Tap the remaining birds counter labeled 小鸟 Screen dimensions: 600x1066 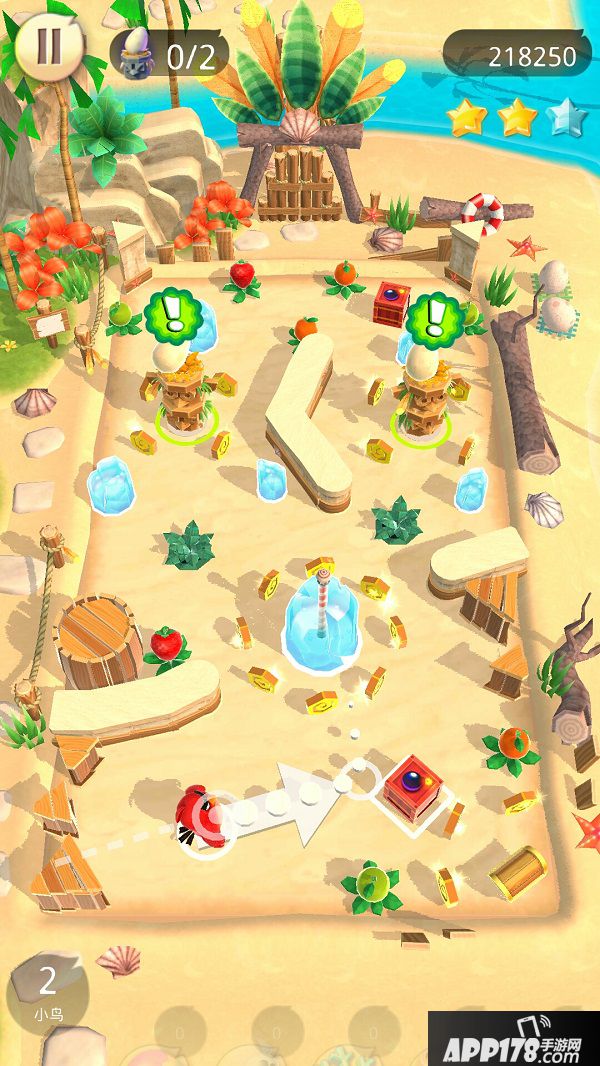47,990
